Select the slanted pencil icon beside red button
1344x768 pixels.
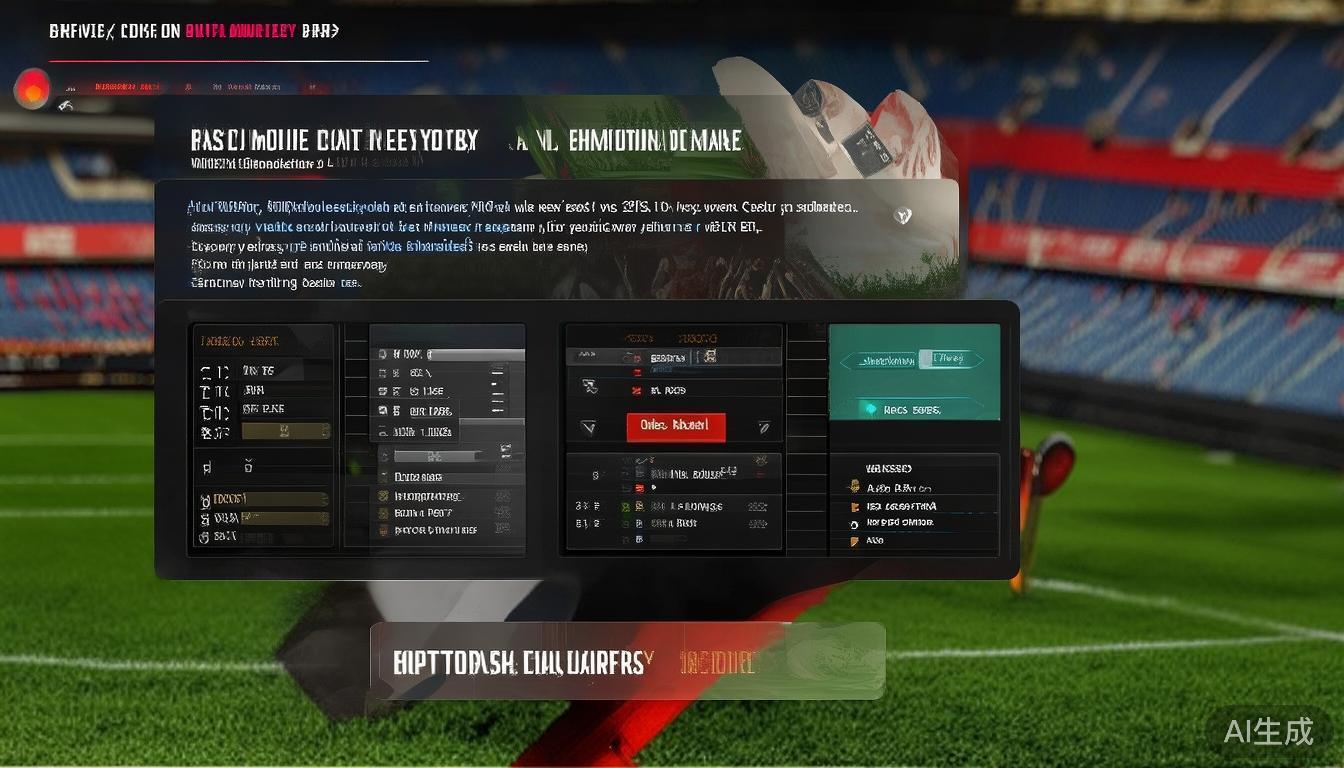coord(763,427)
